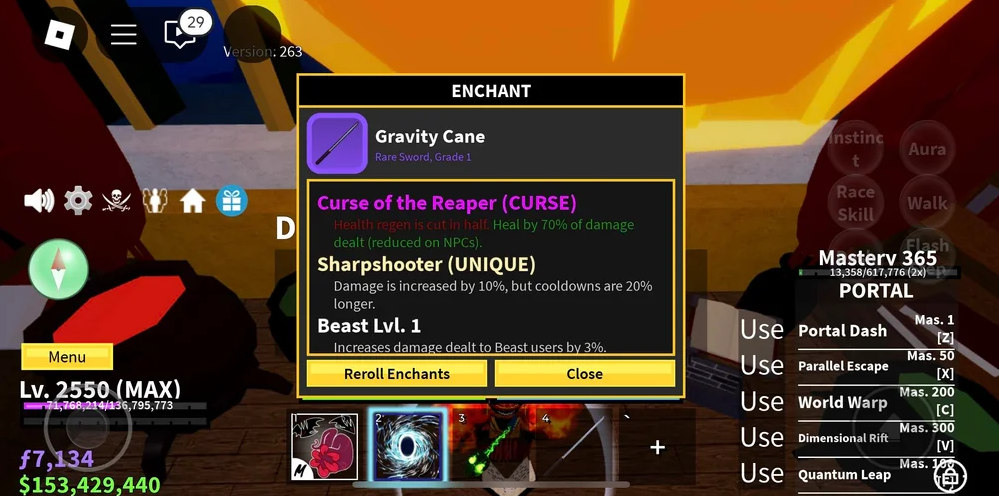Screen dimensions: 999x496
Task: Click the pirate skull crossed-swords icon
Action: [117, 201]
